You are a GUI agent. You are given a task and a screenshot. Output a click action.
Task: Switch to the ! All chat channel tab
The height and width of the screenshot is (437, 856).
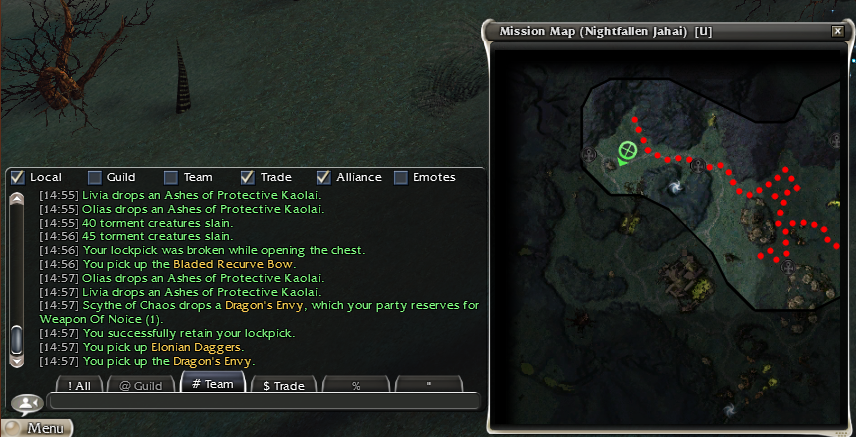tap(72, 385)
